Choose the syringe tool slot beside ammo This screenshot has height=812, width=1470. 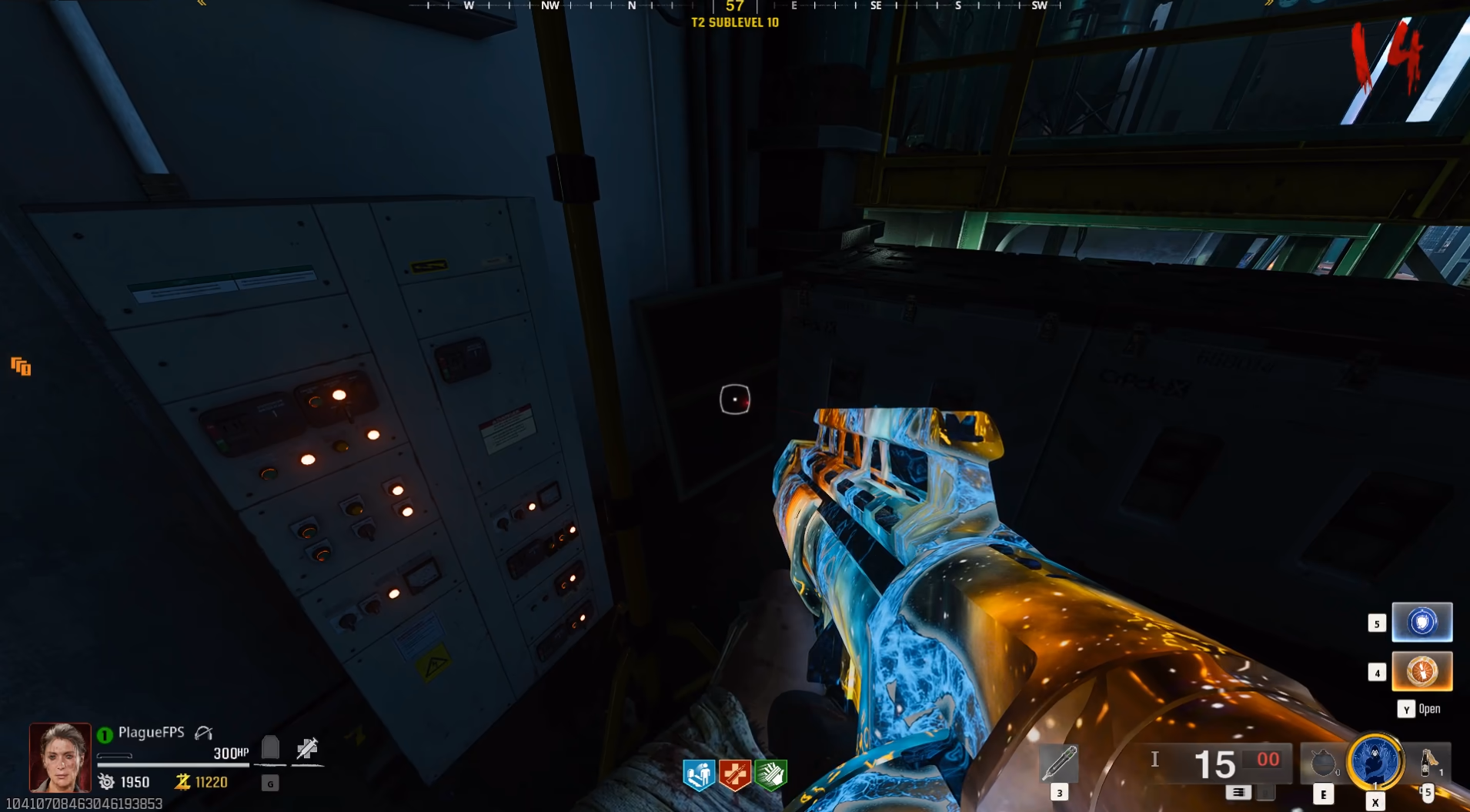click(x=1059, y=764)
